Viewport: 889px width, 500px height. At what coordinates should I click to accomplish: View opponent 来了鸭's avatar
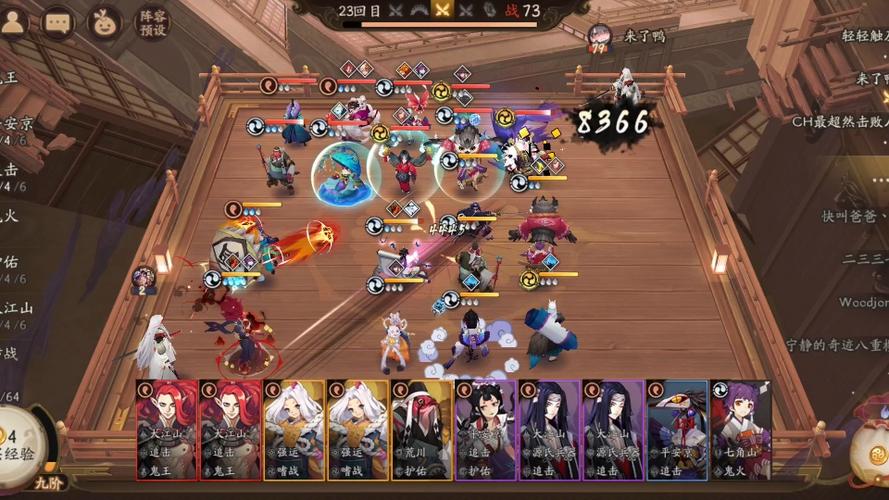click(599, 37)
